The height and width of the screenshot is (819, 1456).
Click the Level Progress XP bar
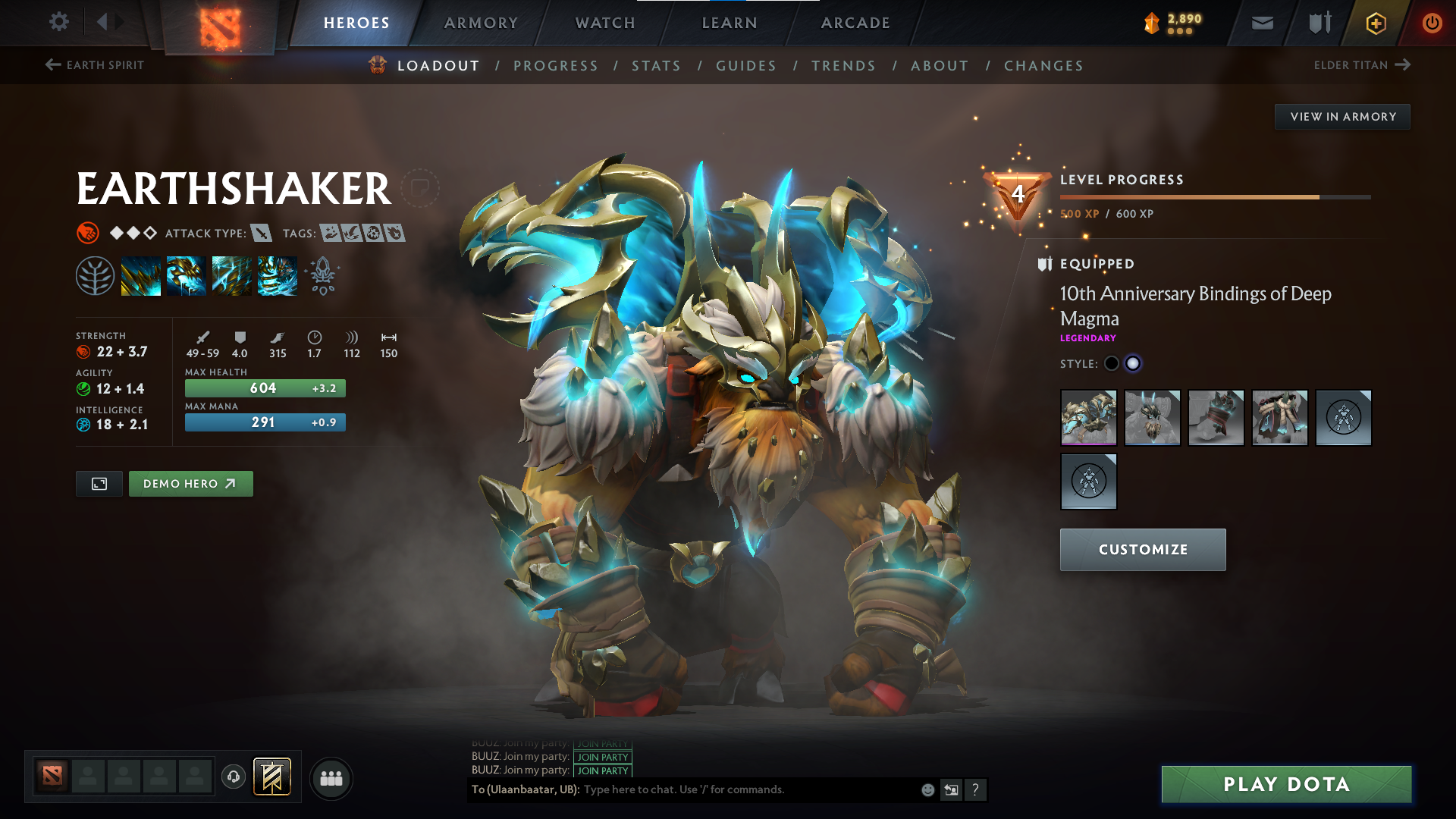1213,196
